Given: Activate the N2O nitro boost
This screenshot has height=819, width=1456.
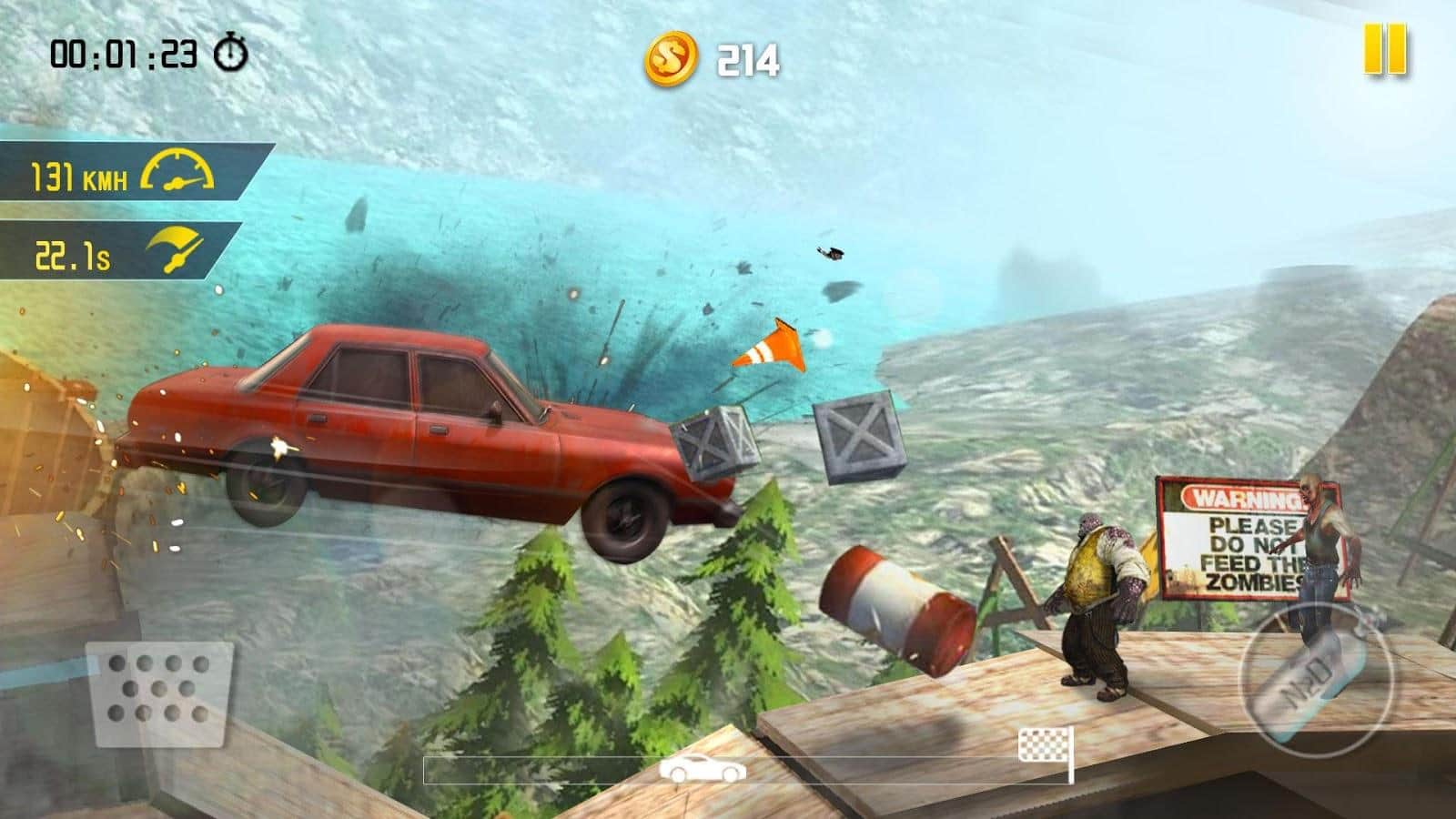Looking at the screenshot, I should coord(1314,678).
